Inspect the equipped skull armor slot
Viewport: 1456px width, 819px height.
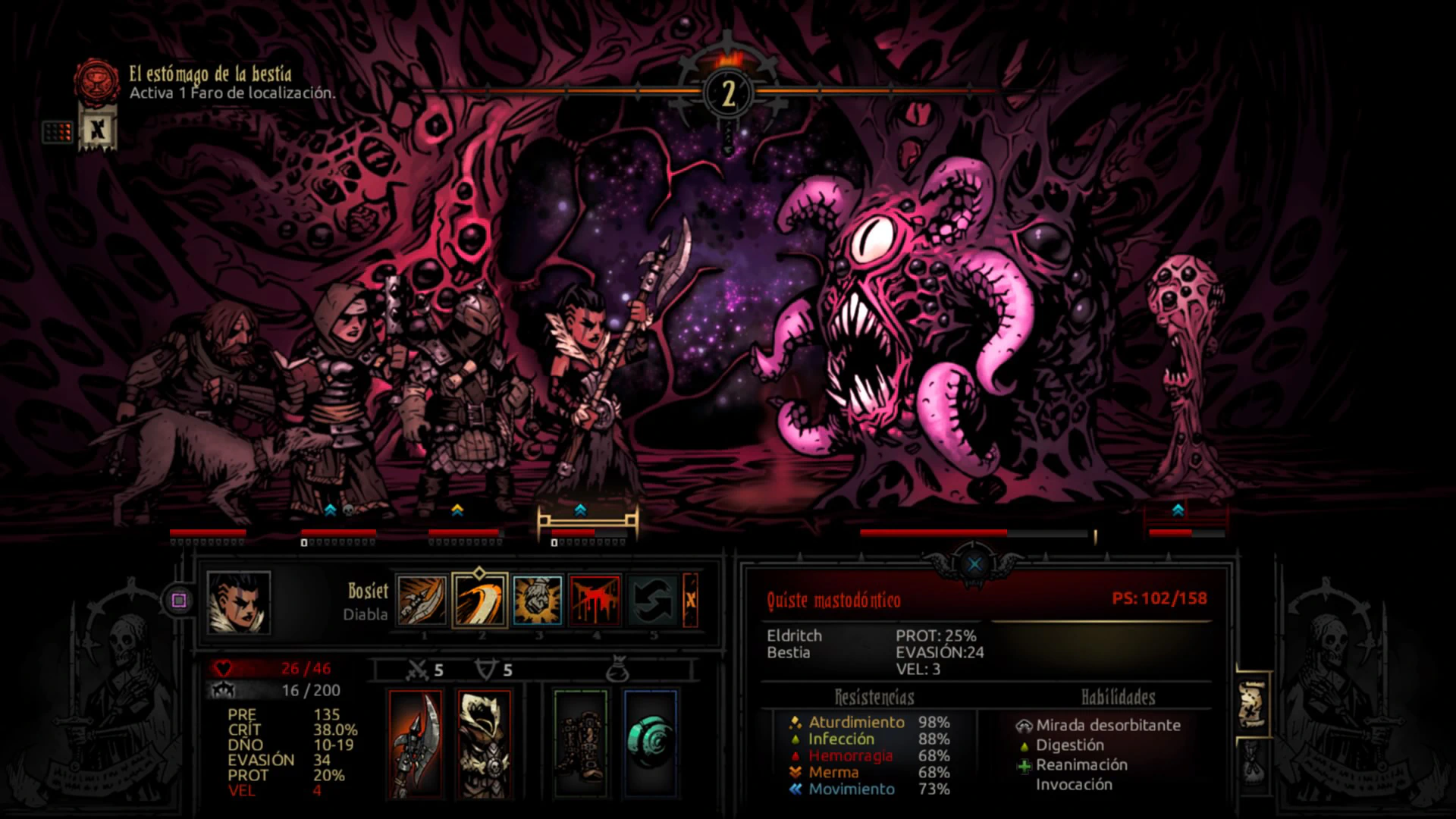click(x=484, y=743)
